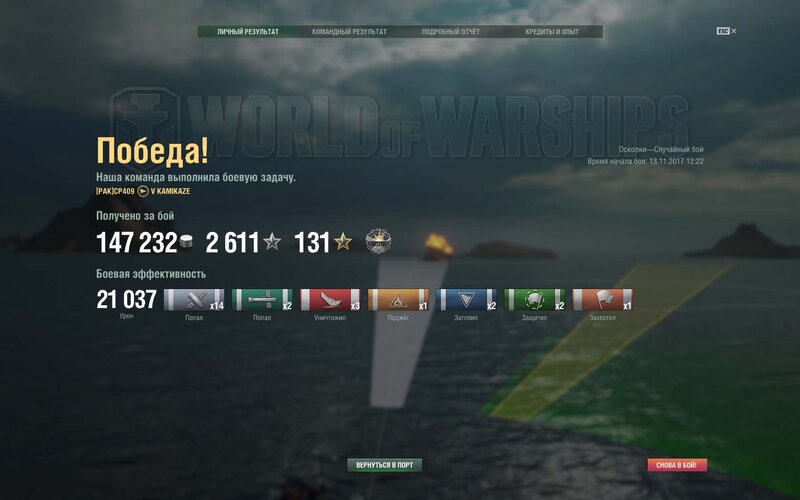
Task: Select the achievement medal emblem
Action: (378, 241)
